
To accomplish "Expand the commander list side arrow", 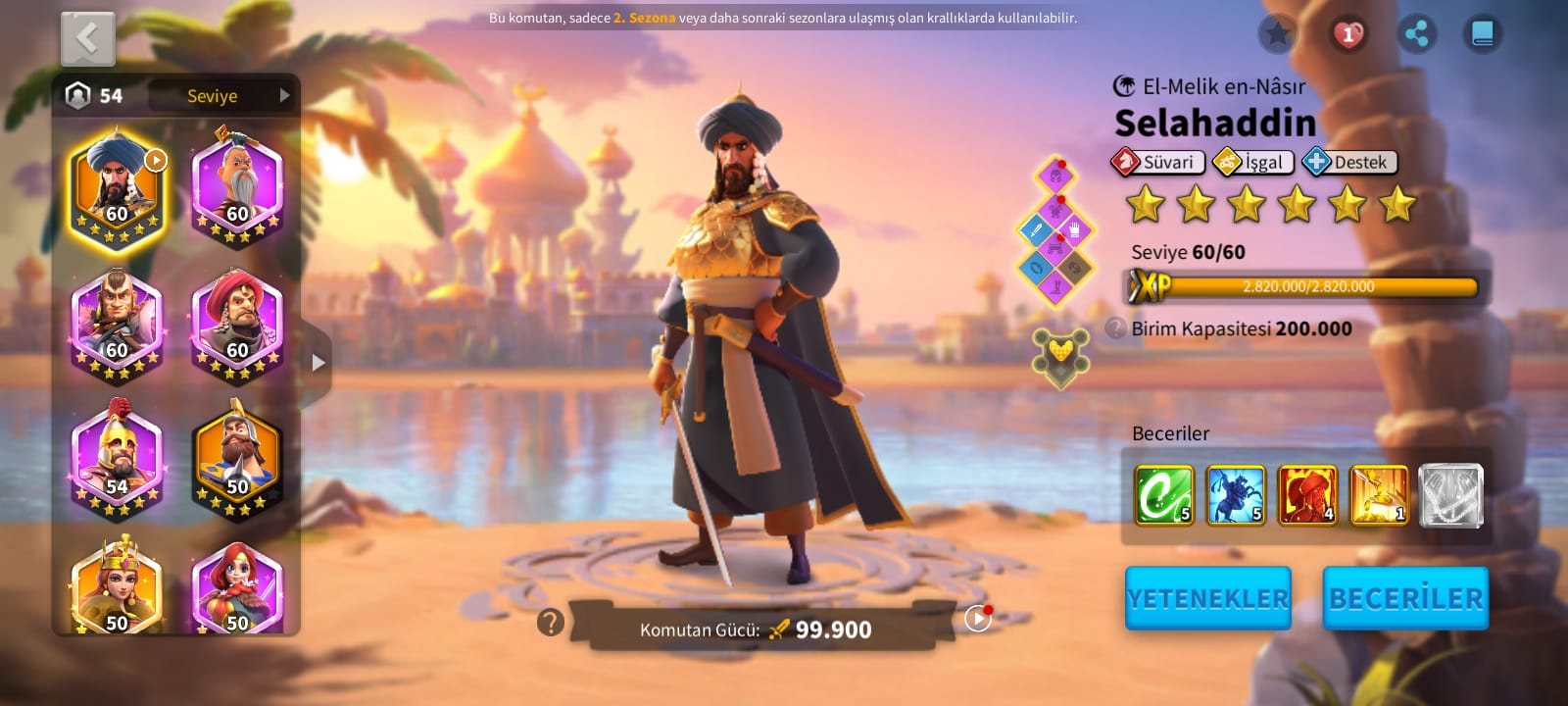I will (318, 363).
